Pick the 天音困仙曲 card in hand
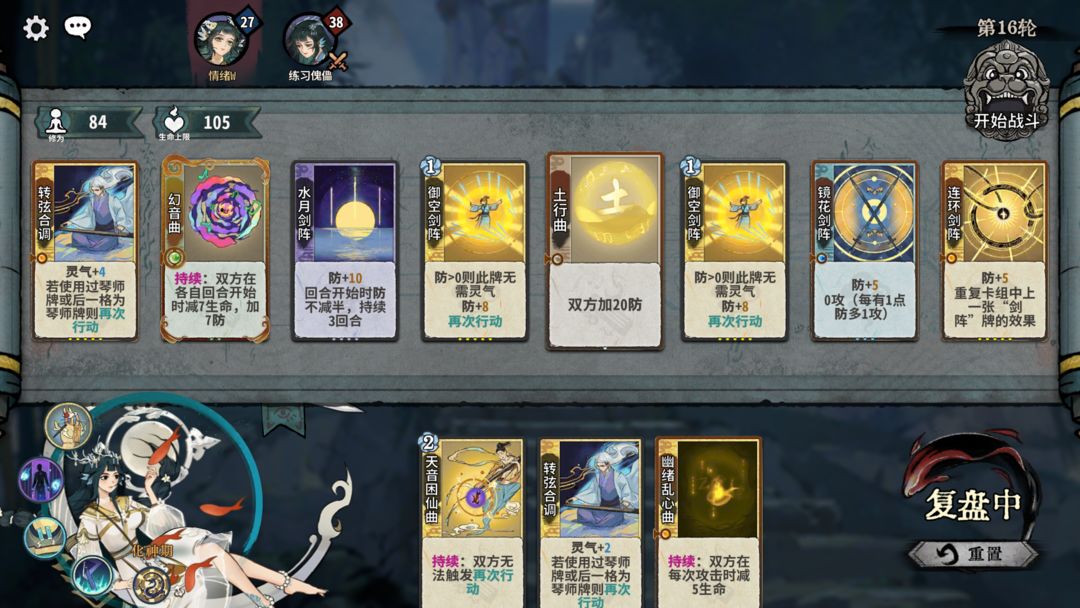The height and width of the screenshot is (608, 1080). coord(474,522)
